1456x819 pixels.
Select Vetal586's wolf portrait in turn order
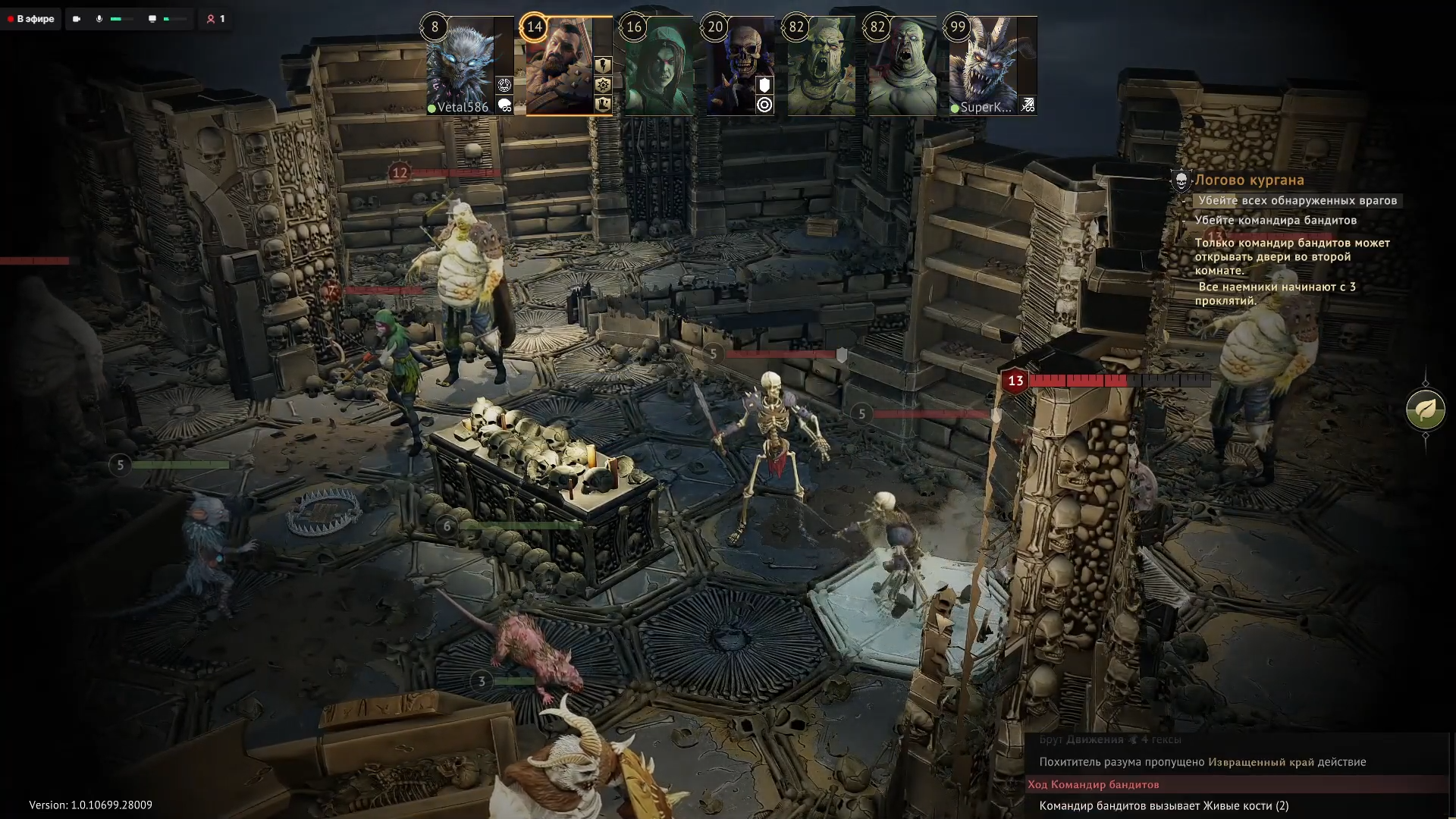[x=460, y=66]
